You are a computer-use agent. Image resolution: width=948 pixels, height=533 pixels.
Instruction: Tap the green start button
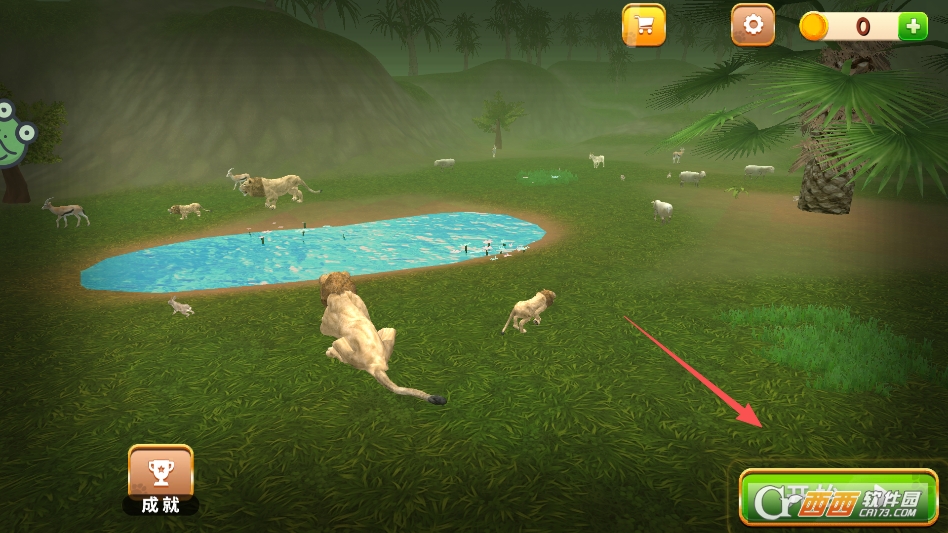(x=838, y=497)
